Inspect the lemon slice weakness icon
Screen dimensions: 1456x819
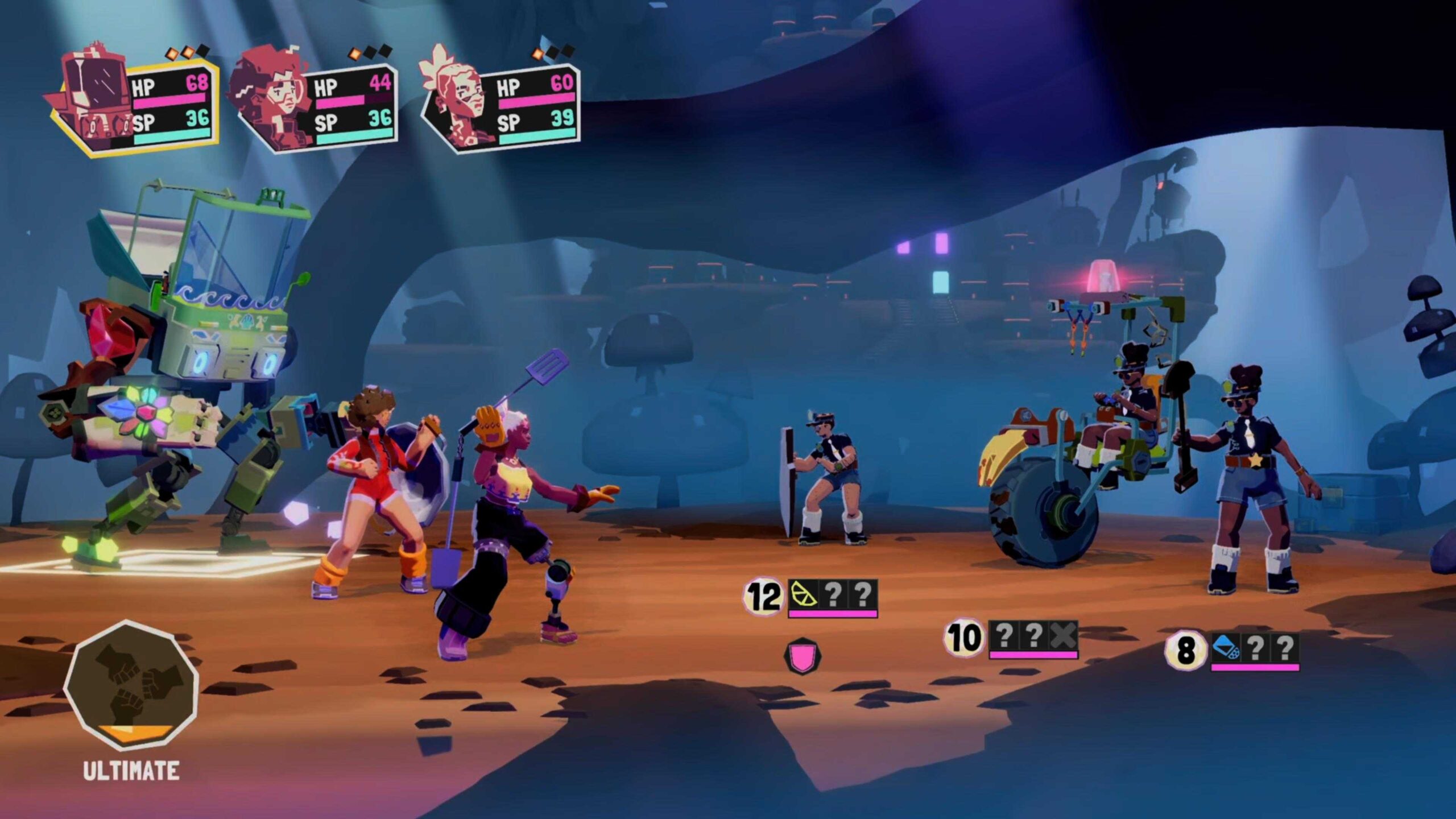[804, 594]
